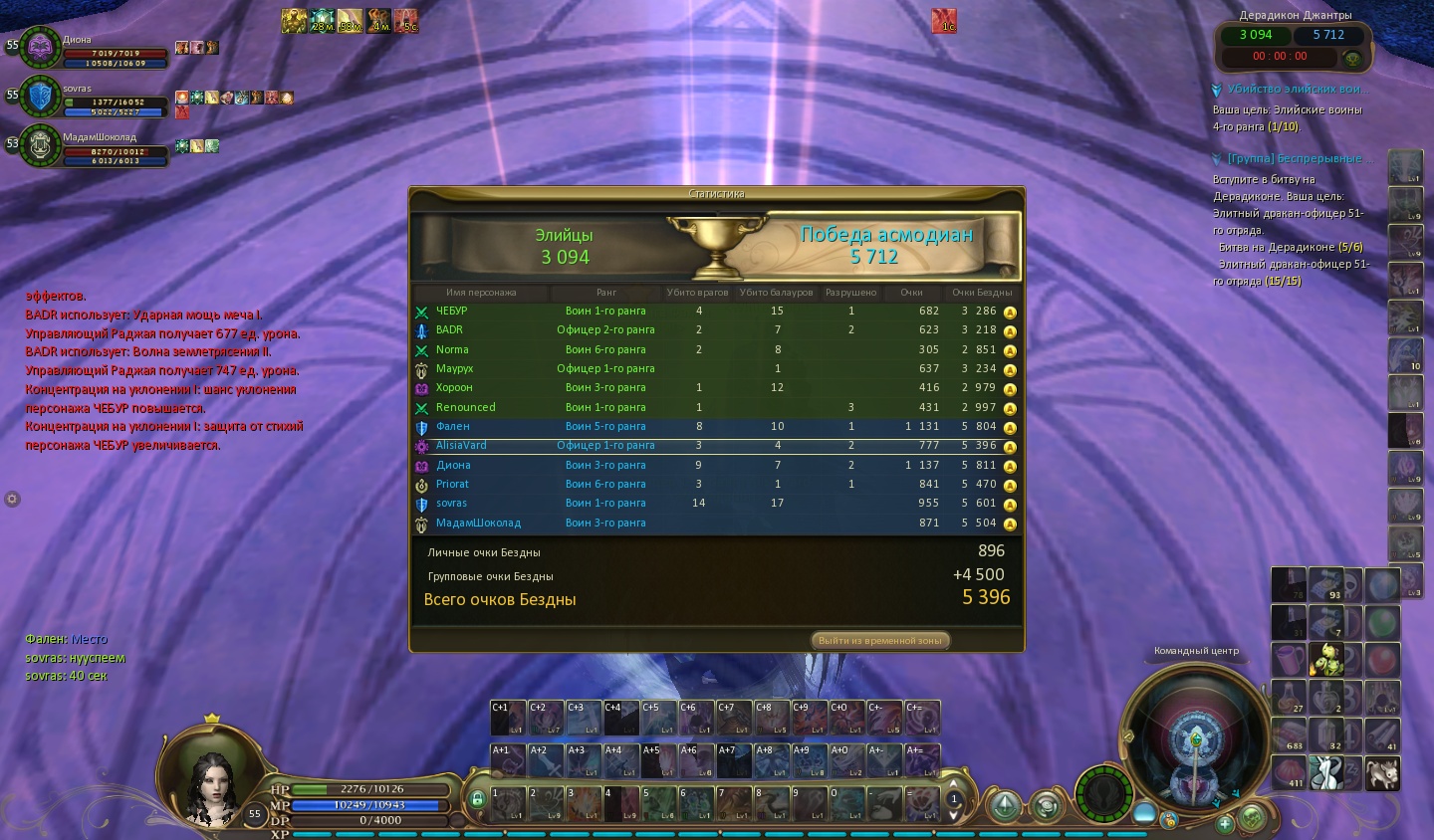This screenshot has height=840, width=1434.
Task: Click the green plus button beside minimap
Action: click(1225, 823)
